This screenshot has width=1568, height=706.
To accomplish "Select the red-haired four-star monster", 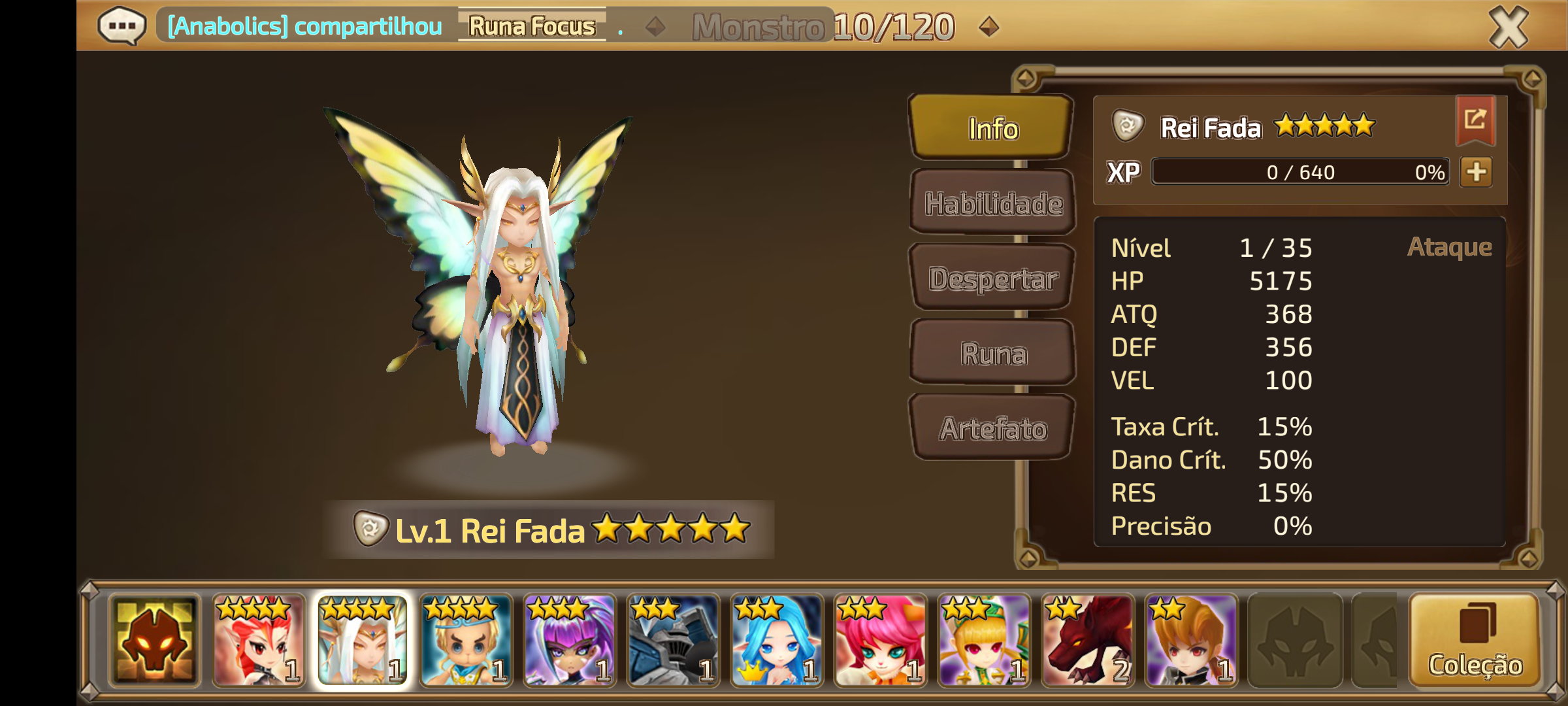I will (x=258, y=641).
